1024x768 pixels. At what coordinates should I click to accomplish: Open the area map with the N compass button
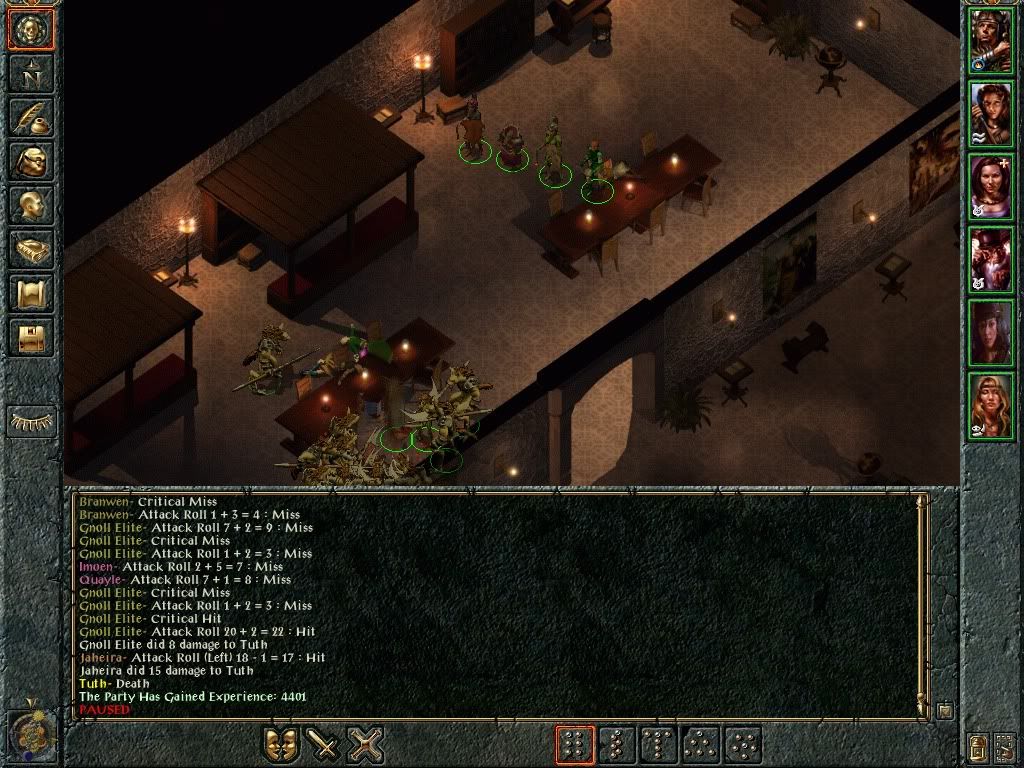31,73
